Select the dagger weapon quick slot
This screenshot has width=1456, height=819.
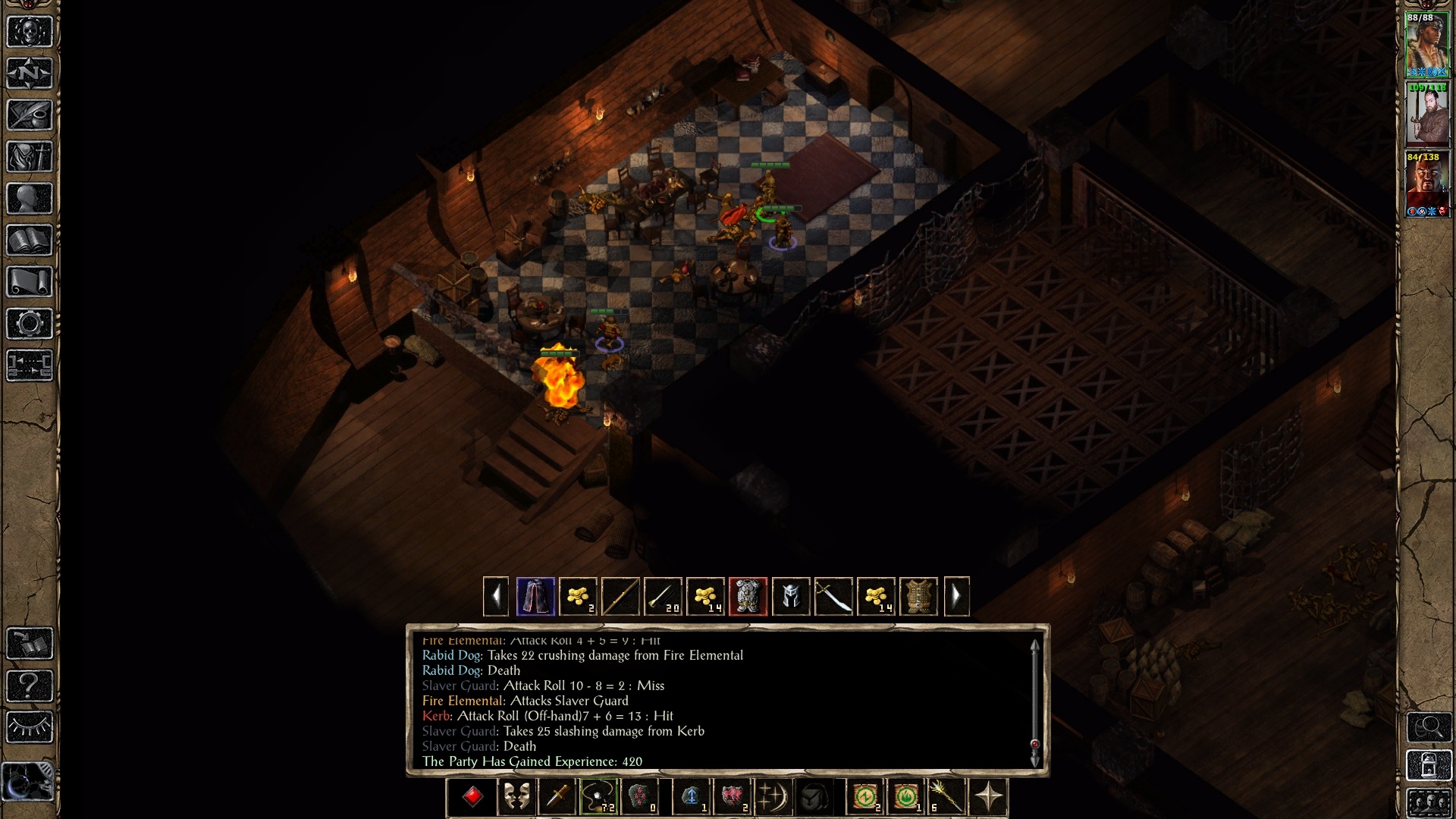point(557,798)
